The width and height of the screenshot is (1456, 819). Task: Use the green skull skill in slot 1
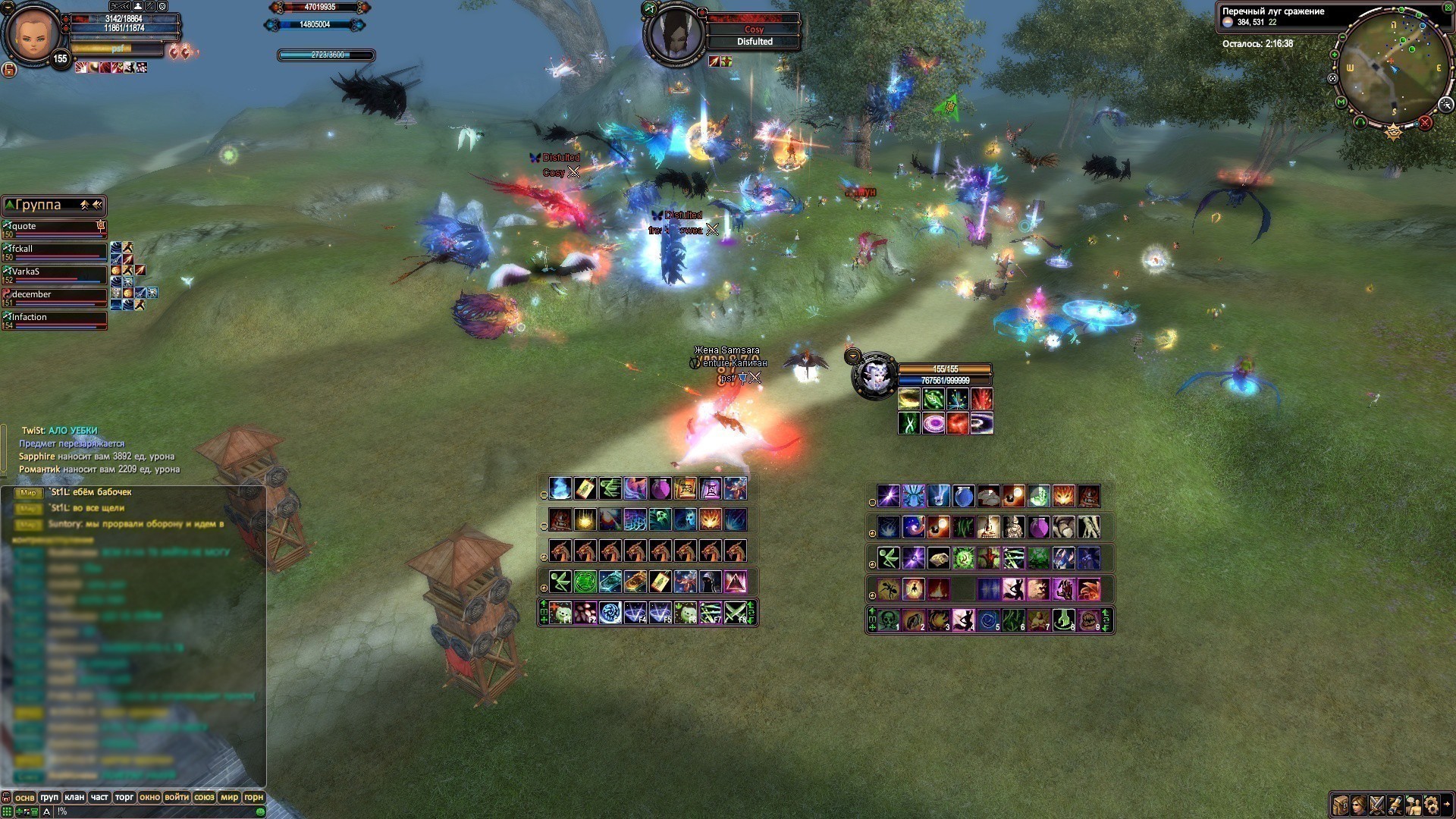tap(889, 620)
